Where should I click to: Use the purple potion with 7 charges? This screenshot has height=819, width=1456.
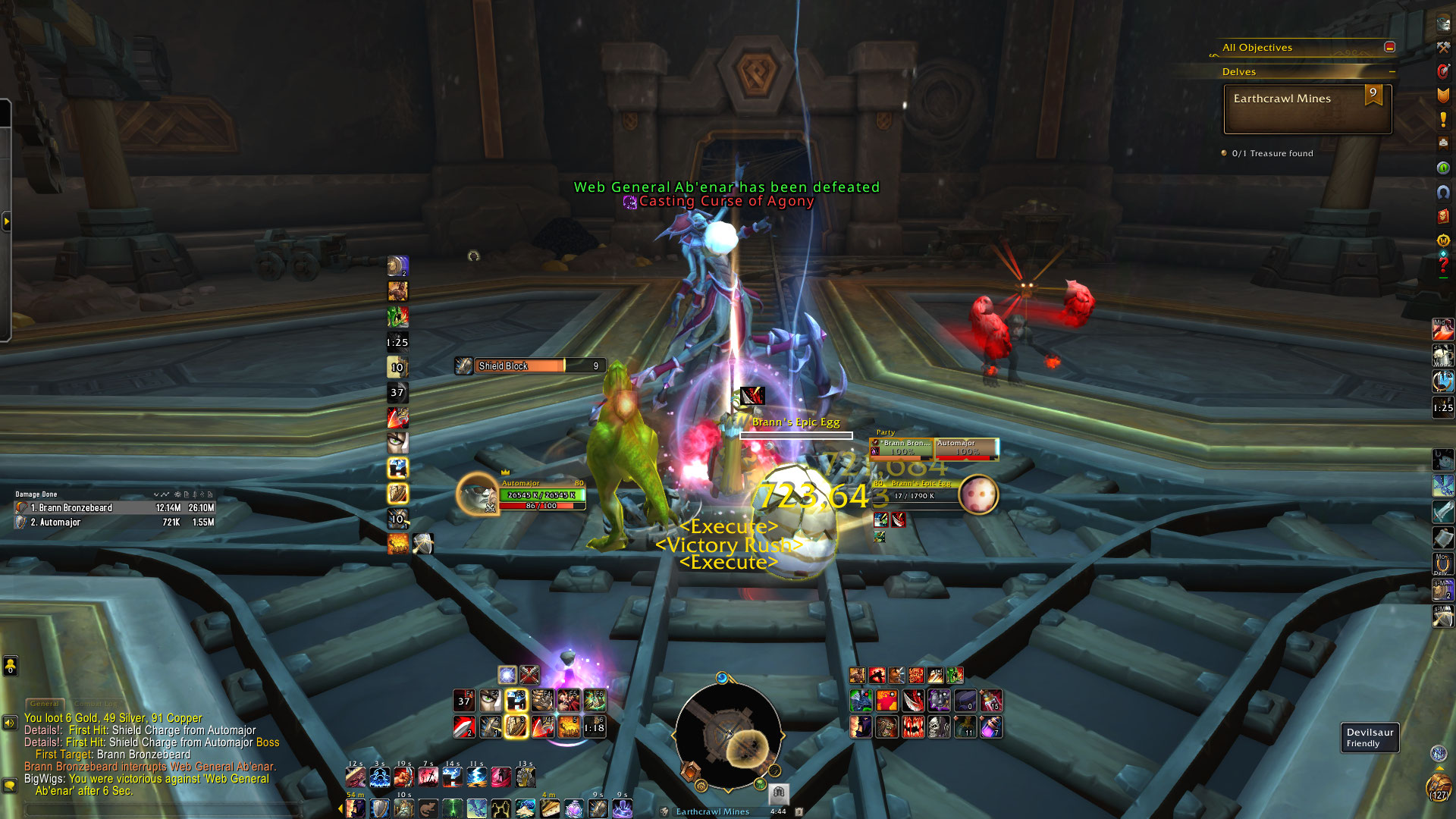point(991,727)
